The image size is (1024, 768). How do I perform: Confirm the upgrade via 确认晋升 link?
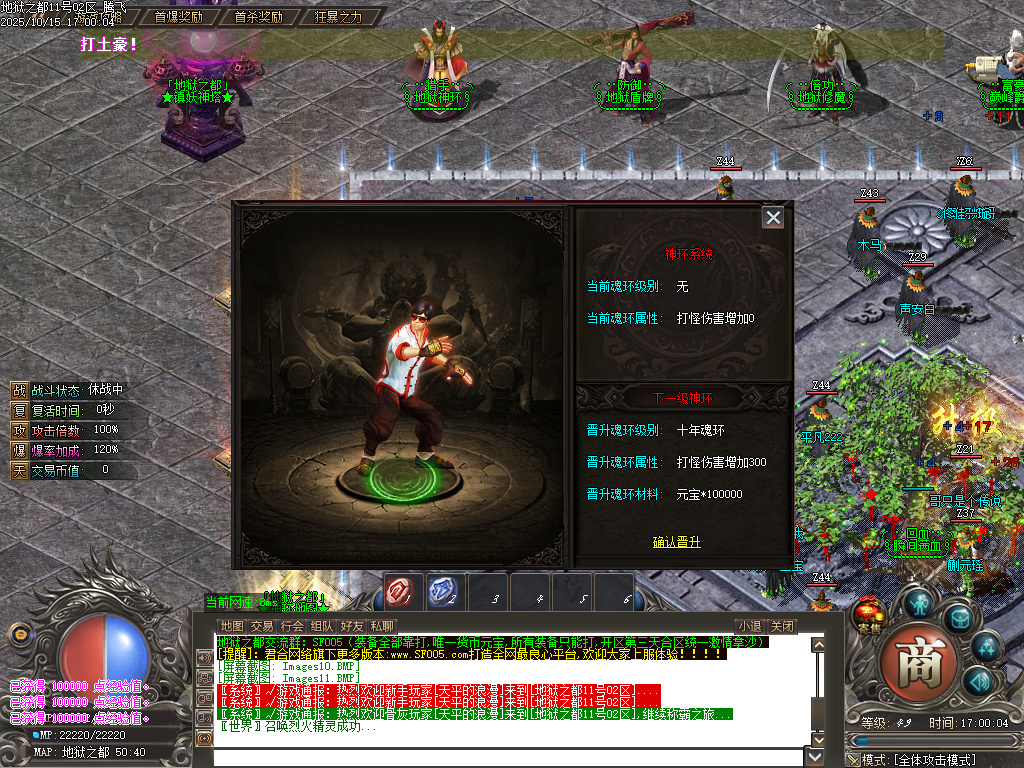coord(677,542)
